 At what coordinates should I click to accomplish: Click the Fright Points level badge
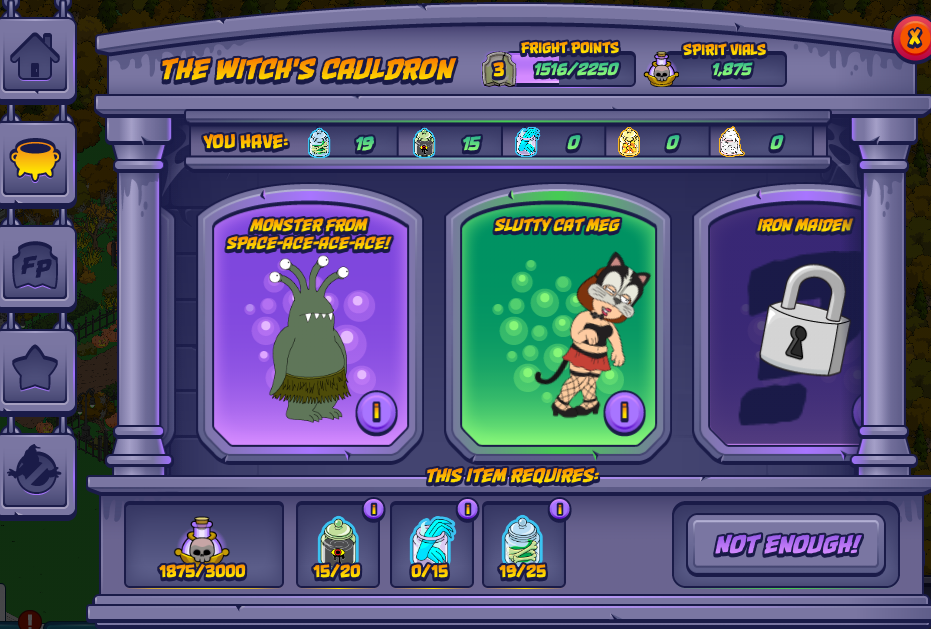tap(499, 69)
